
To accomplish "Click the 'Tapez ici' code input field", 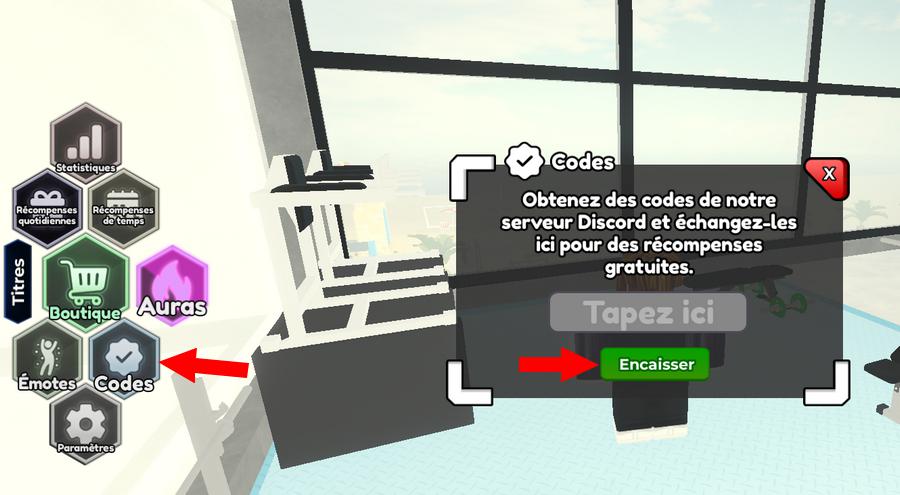I will pos(648,312).
